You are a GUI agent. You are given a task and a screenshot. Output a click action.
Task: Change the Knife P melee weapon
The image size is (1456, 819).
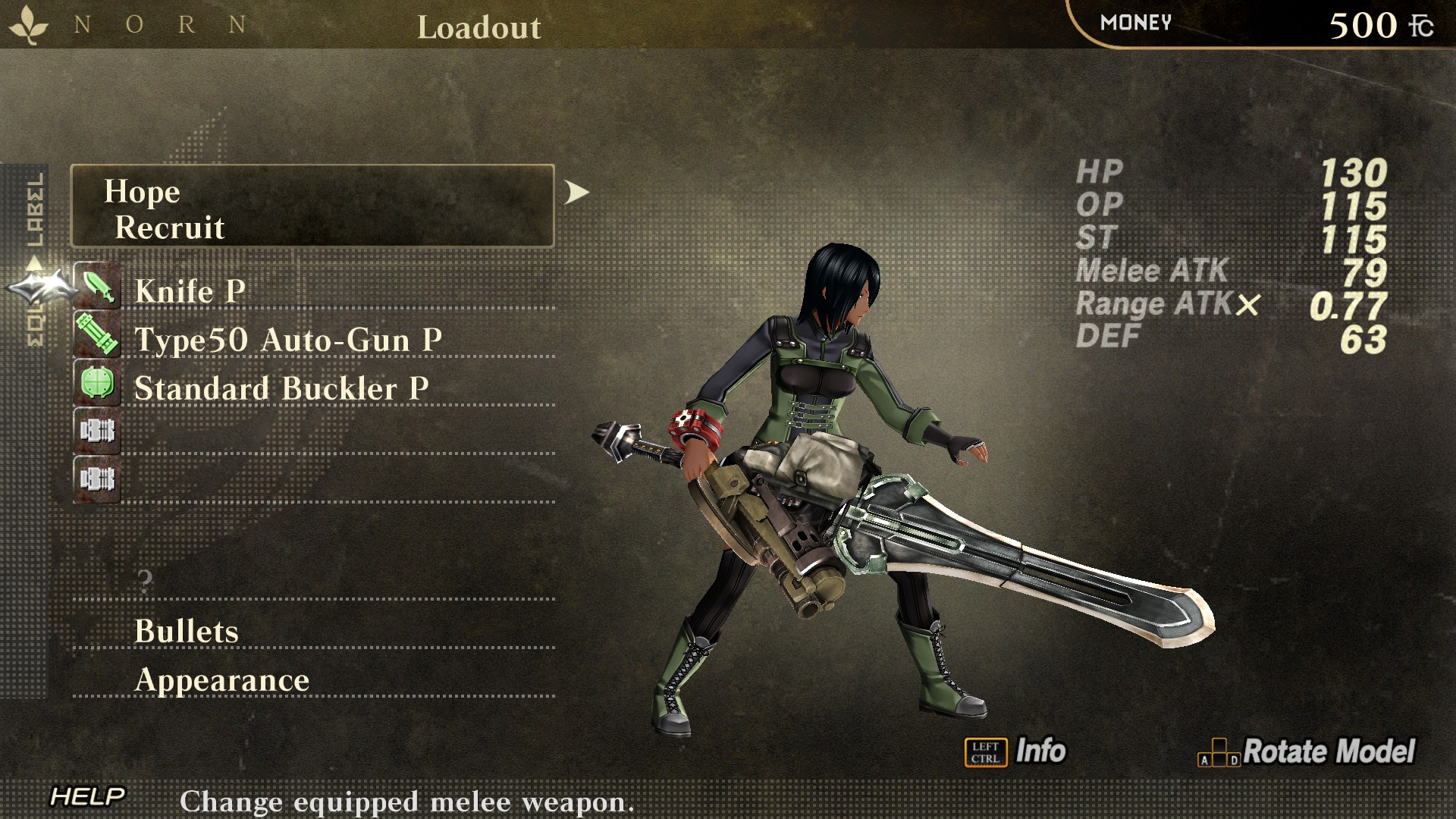190,291
